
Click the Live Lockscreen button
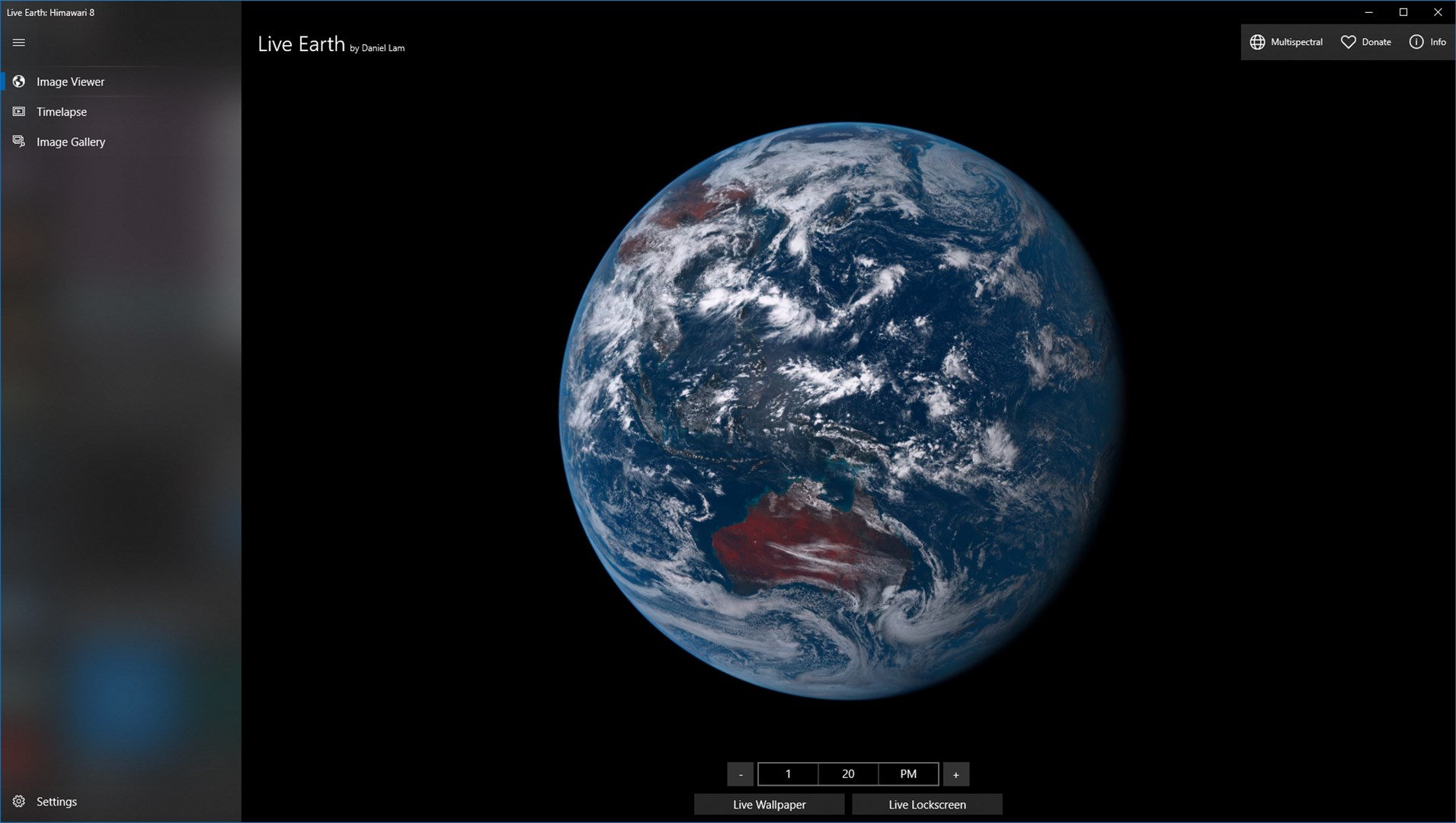927,804
